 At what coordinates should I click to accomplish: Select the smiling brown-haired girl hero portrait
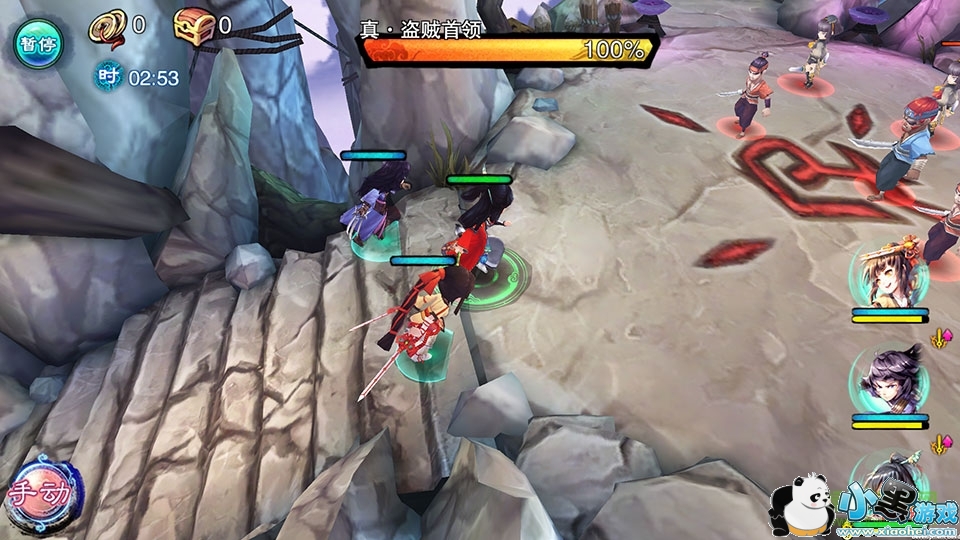pos(888,275)
